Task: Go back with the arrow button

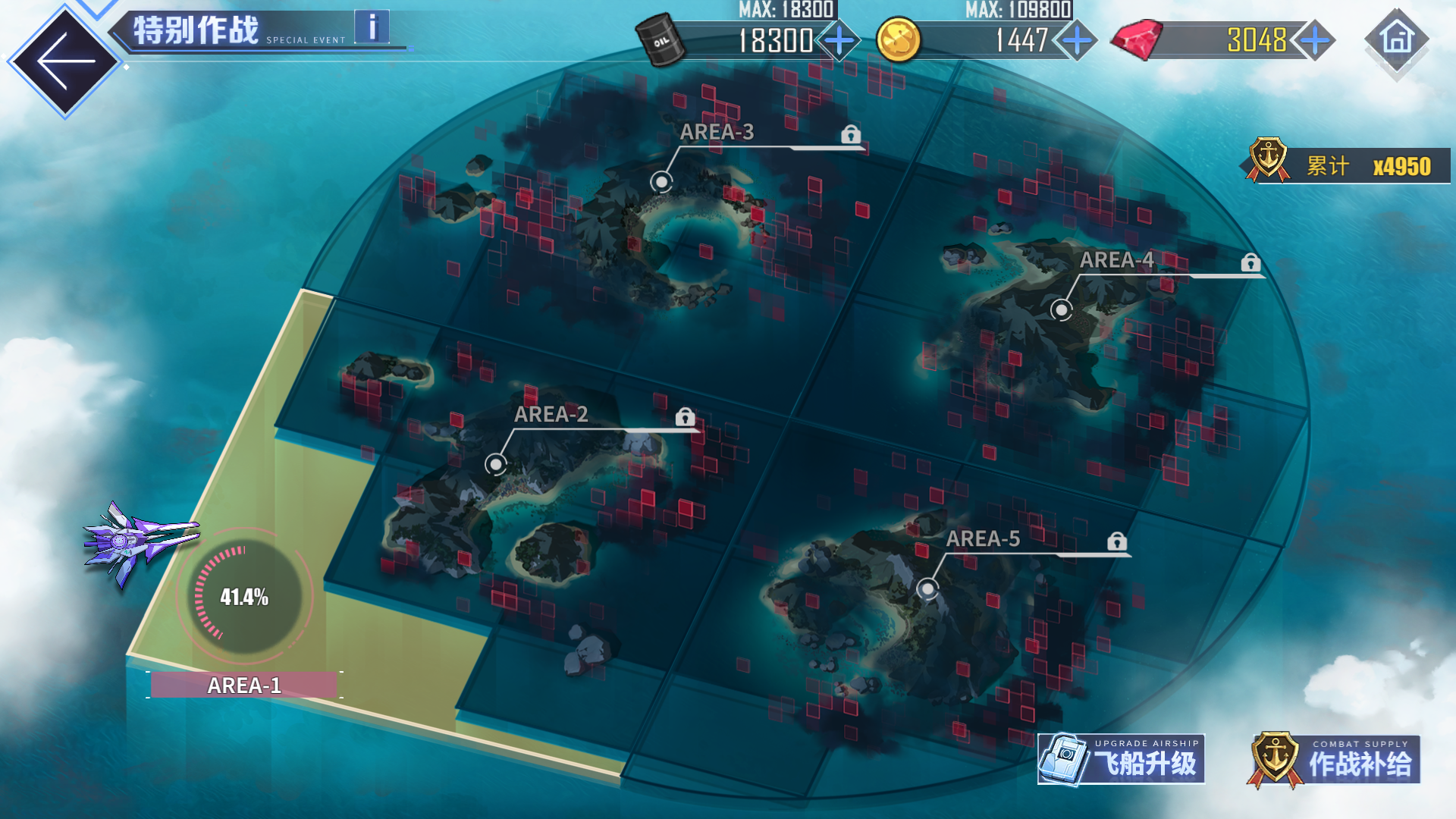Action: (64, 61)
